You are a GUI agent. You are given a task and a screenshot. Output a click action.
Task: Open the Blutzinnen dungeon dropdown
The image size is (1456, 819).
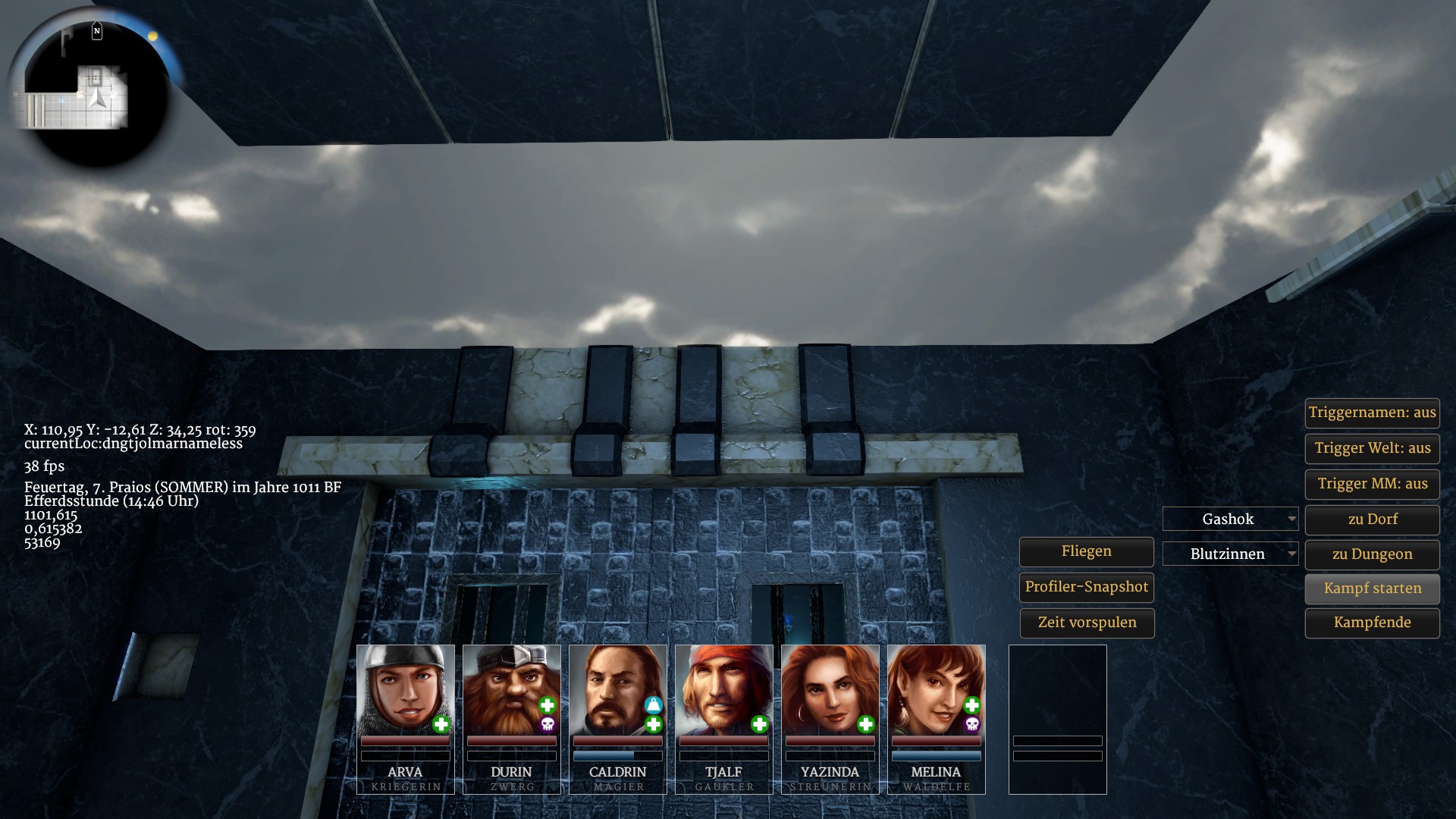(x=1230, y=554)
